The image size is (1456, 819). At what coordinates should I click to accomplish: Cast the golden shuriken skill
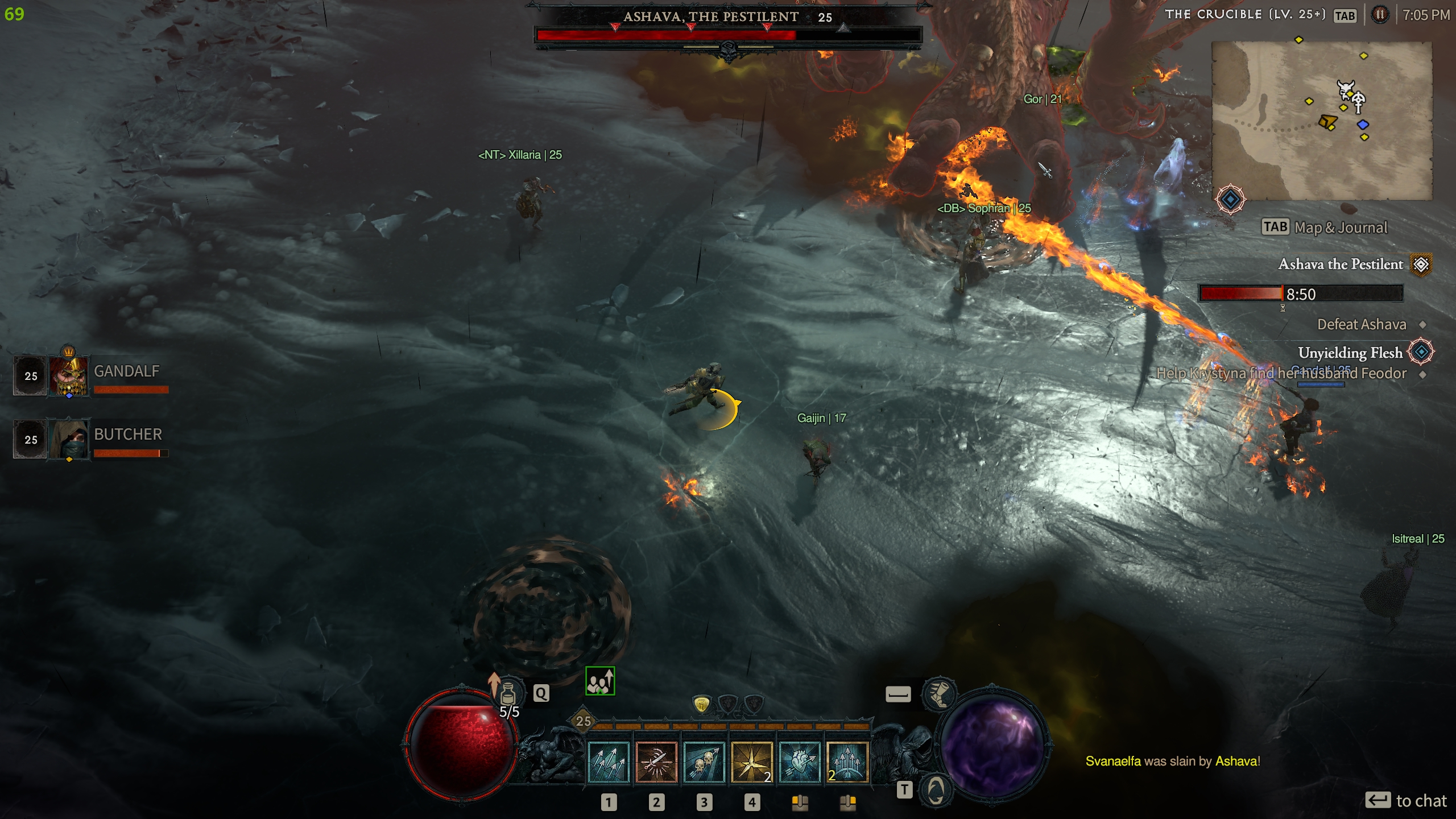(751, 762)
